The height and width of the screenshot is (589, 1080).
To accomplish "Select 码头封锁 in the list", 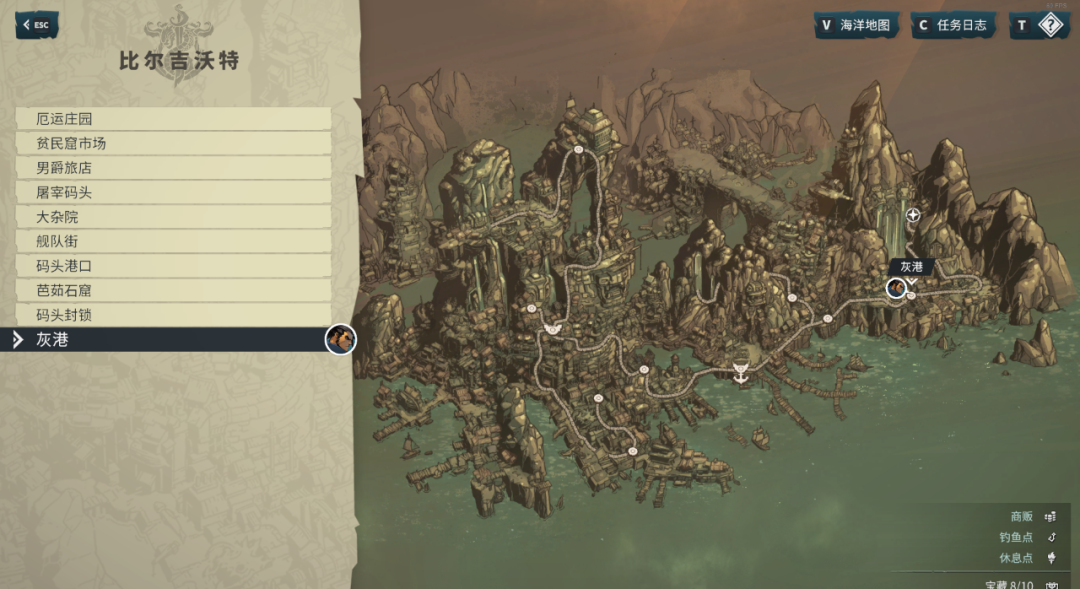I will click(x=173, y=315).
